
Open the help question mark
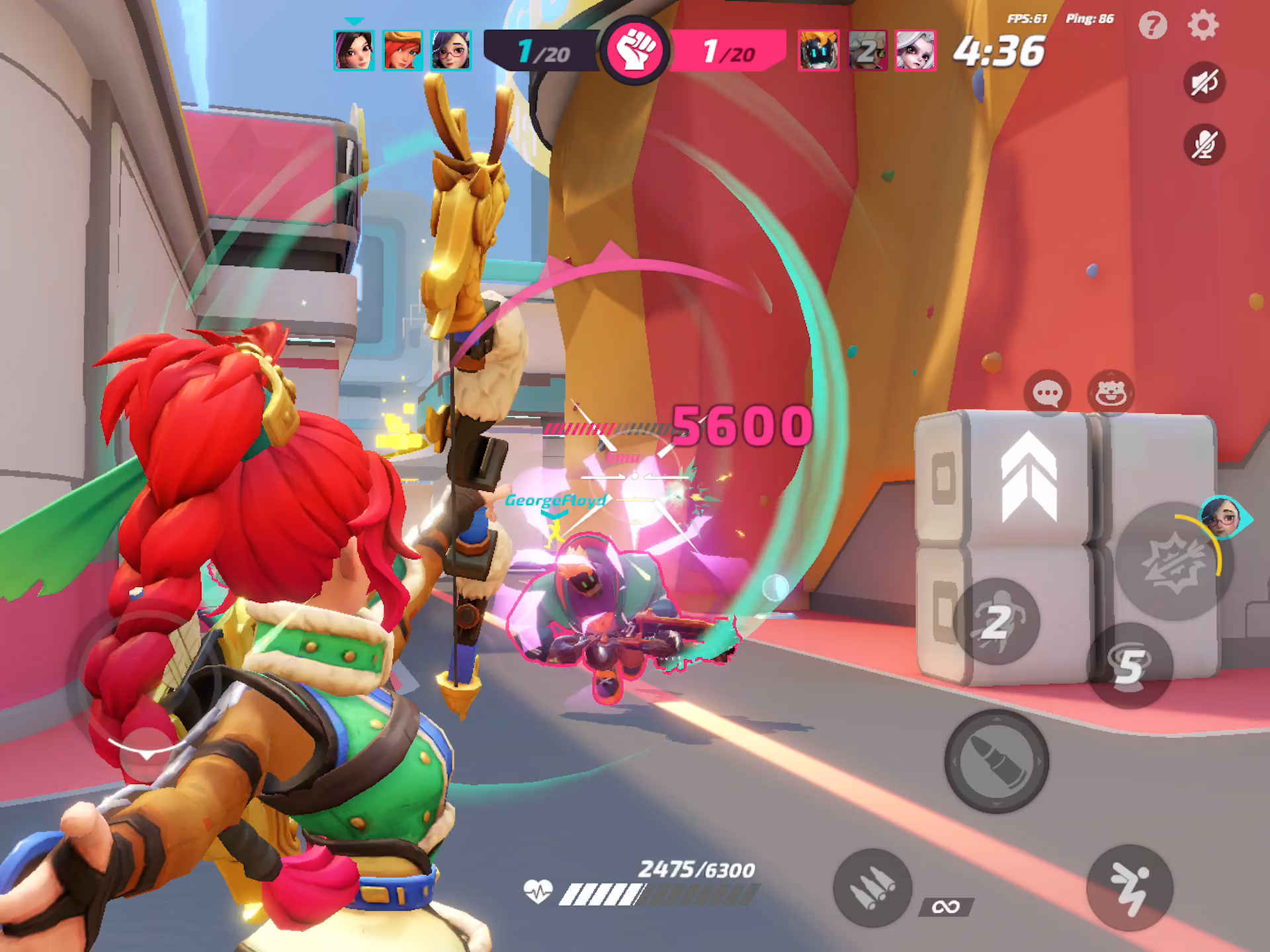1152,26
